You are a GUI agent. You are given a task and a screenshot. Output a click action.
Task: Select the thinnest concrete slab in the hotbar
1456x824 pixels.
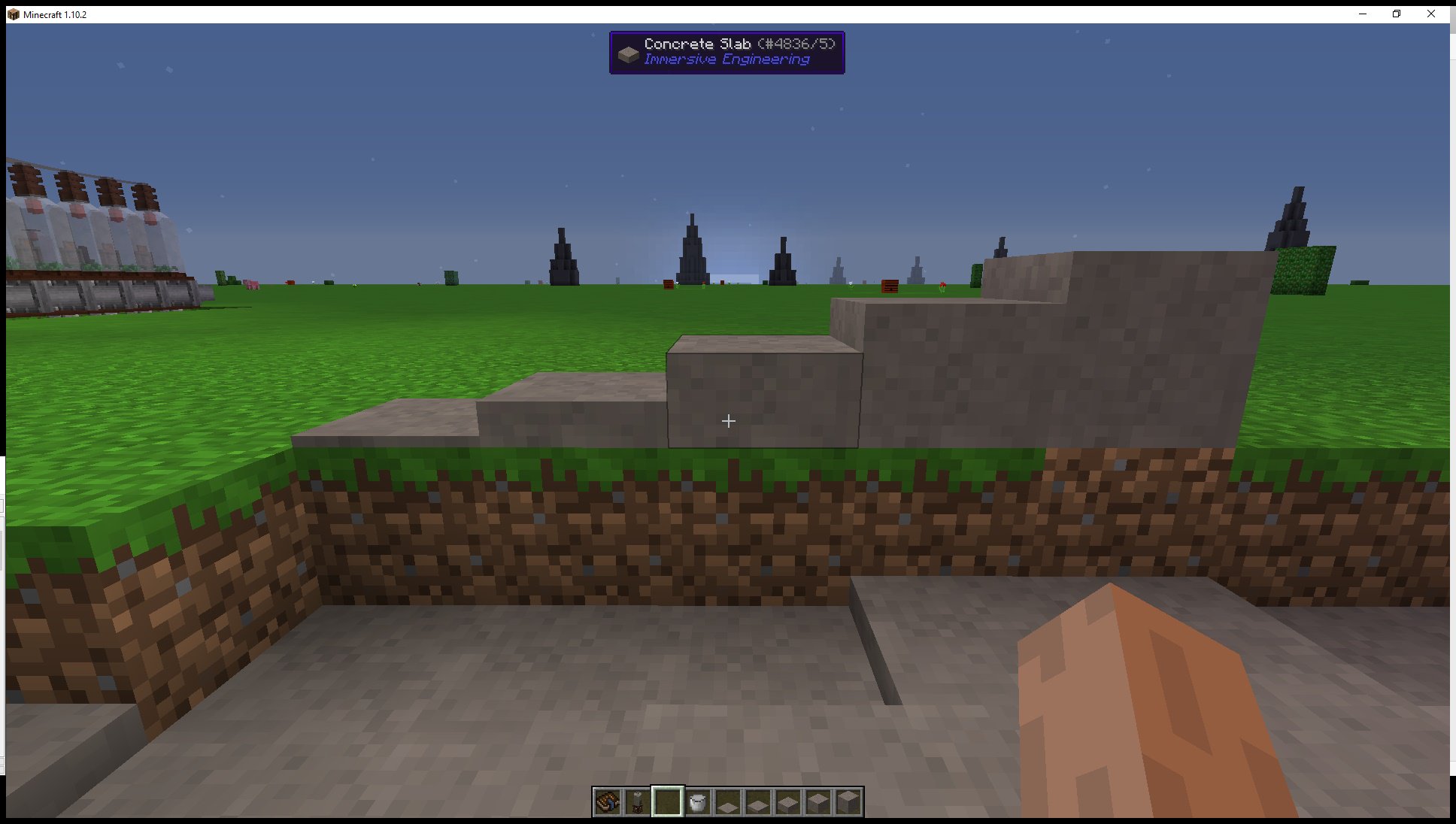728,803
